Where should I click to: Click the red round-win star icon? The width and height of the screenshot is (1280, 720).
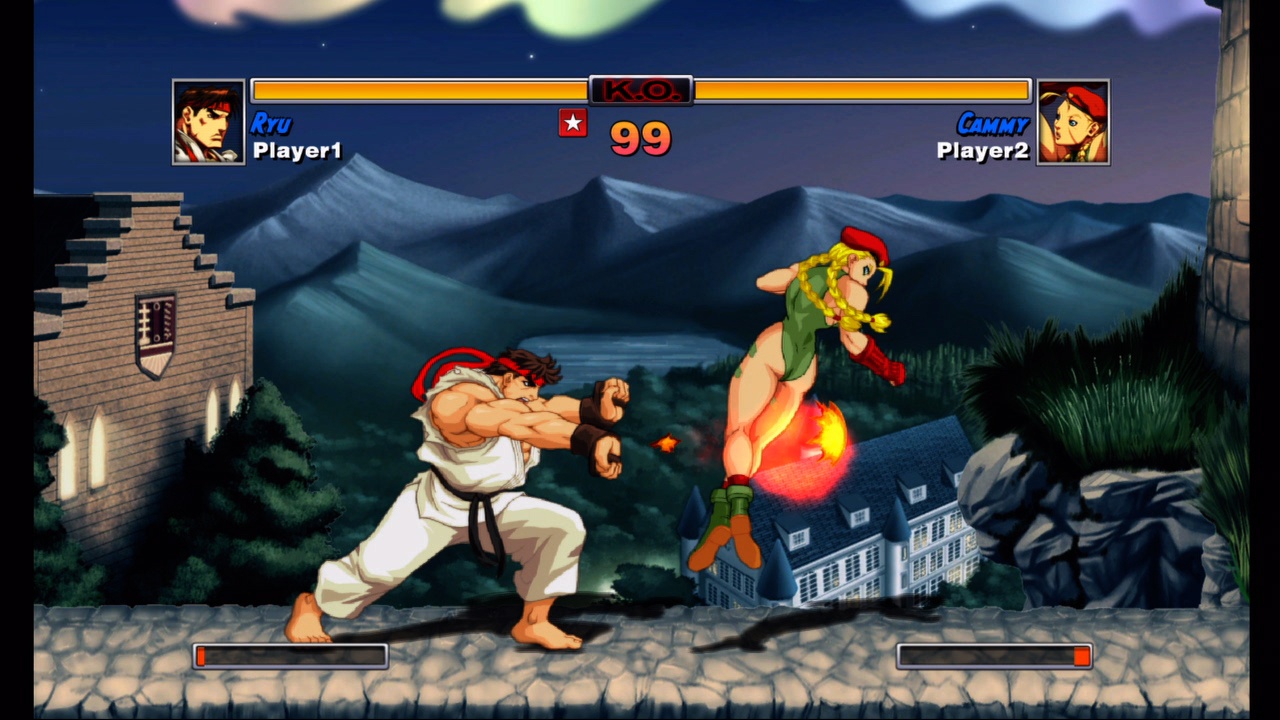tap(573, 125)
